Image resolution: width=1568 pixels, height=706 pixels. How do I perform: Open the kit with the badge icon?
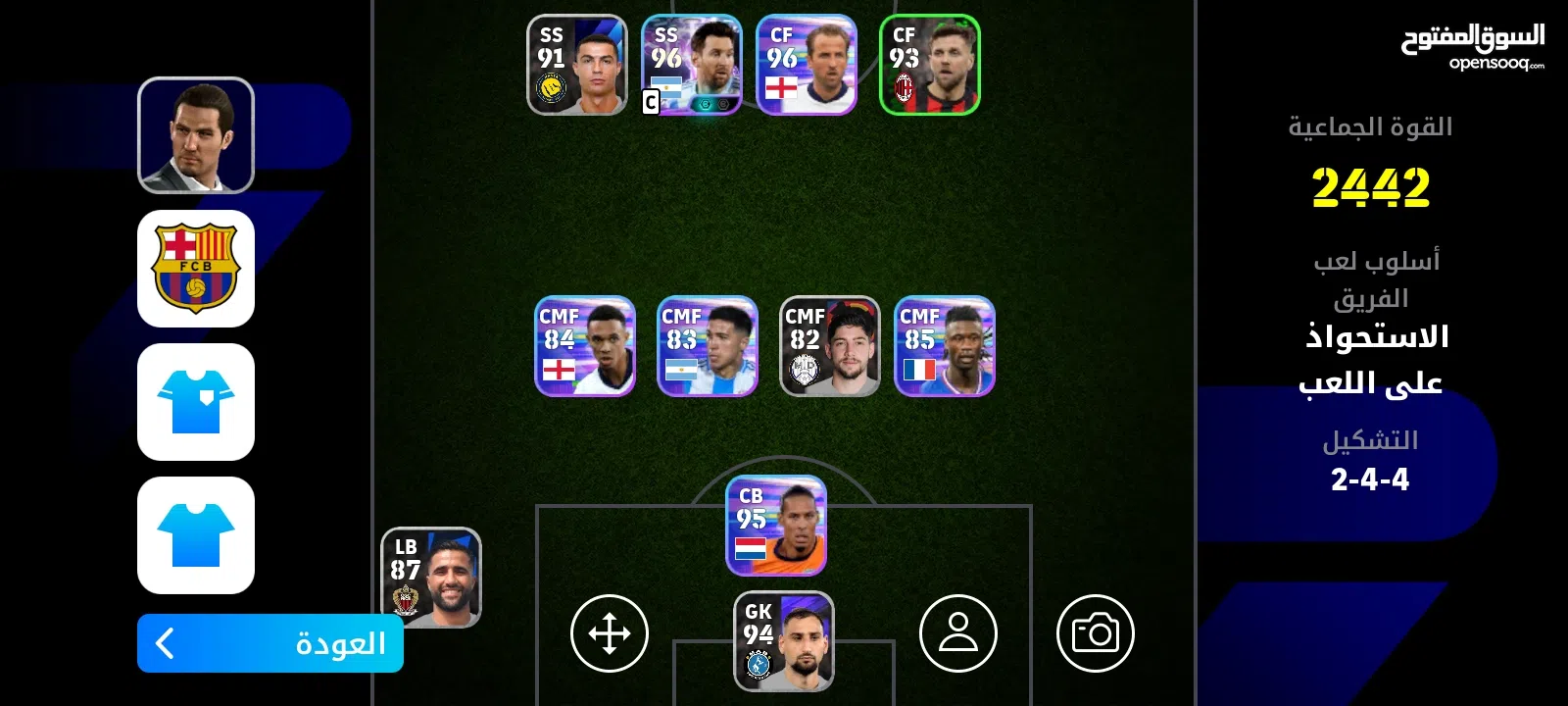point(196,402)
